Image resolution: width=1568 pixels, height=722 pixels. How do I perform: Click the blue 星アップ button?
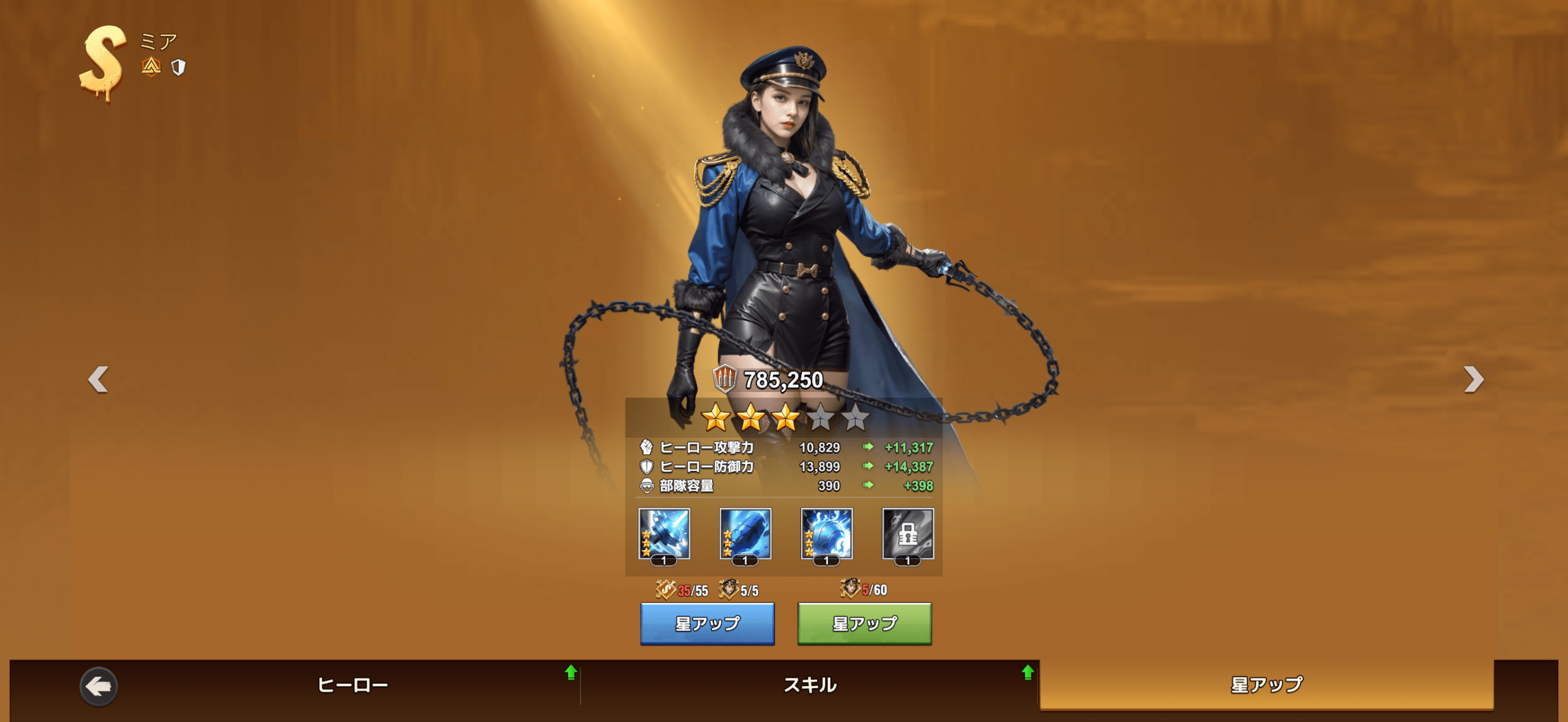707,623
